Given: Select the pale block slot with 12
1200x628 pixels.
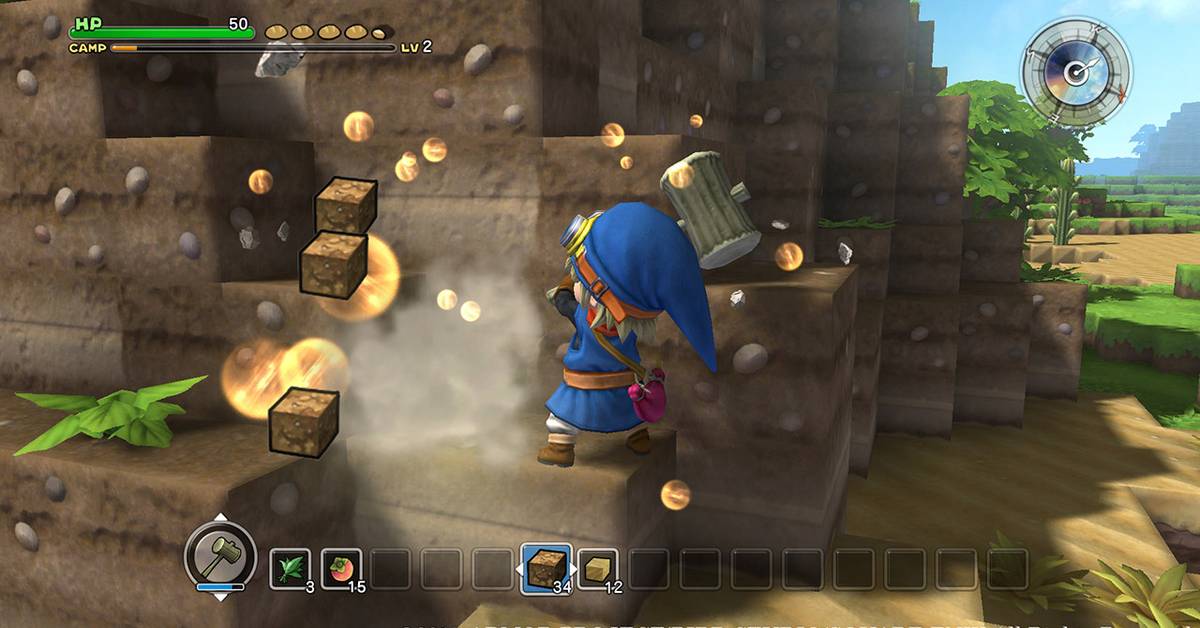Looking at the screenshot, I should [597, 568].
